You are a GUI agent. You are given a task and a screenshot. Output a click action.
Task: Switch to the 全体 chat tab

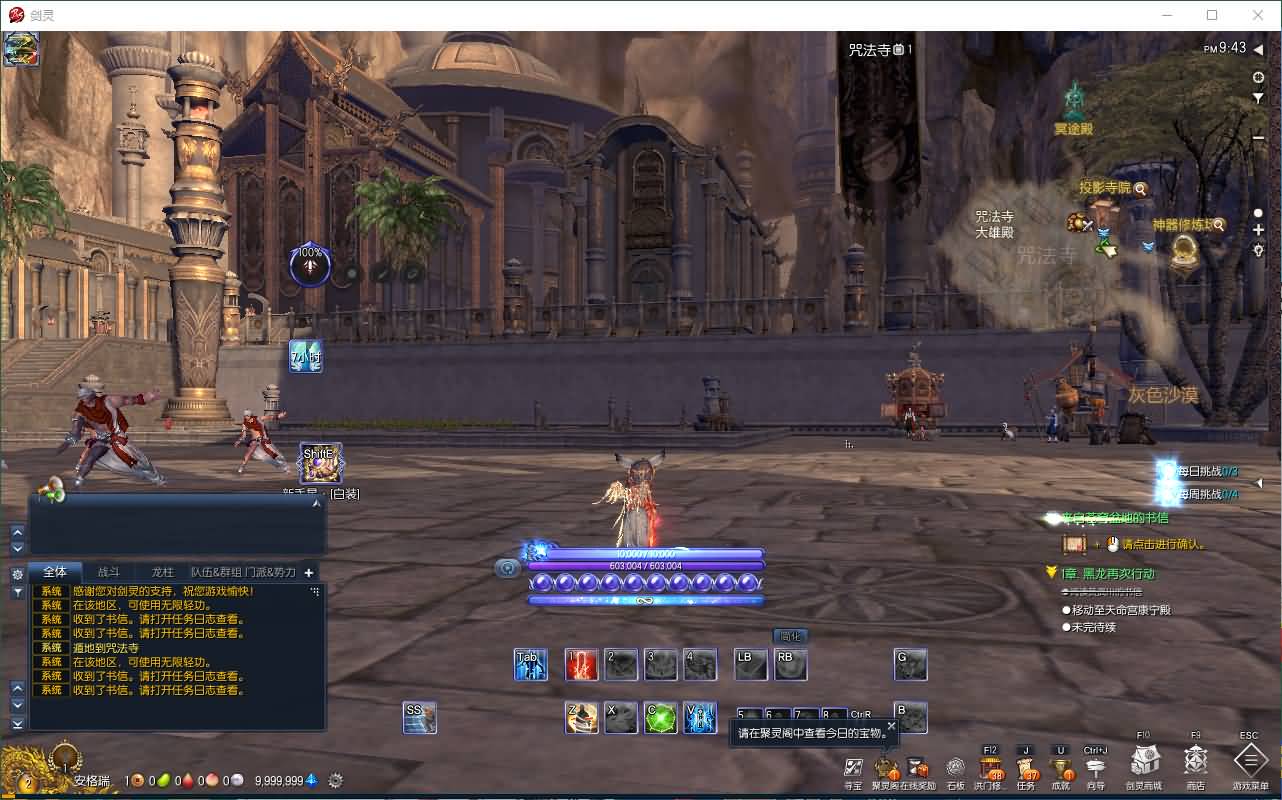click(55, 572)
